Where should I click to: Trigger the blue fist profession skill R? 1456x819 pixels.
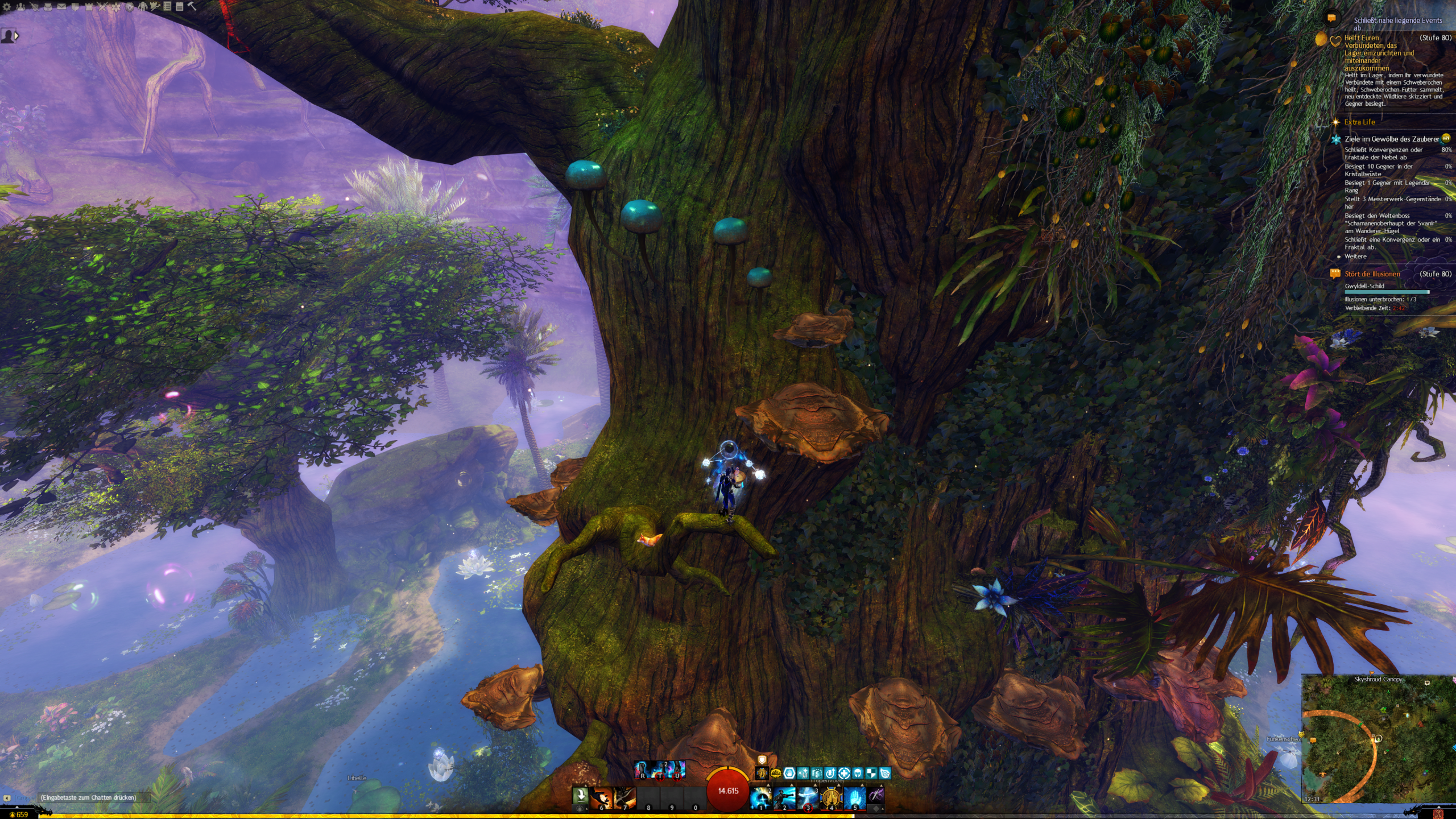(642, 770)
